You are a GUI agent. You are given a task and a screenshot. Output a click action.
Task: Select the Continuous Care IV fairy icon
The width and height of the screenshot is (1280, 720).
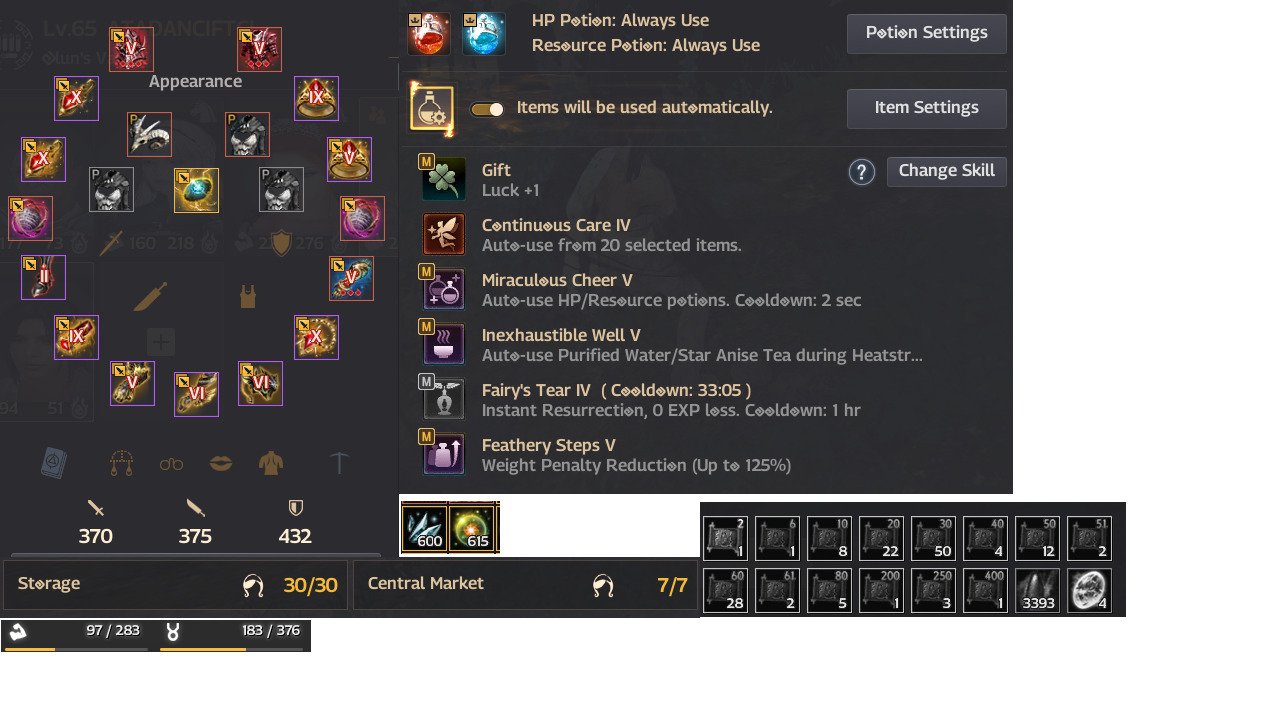[x=443, y=233]
